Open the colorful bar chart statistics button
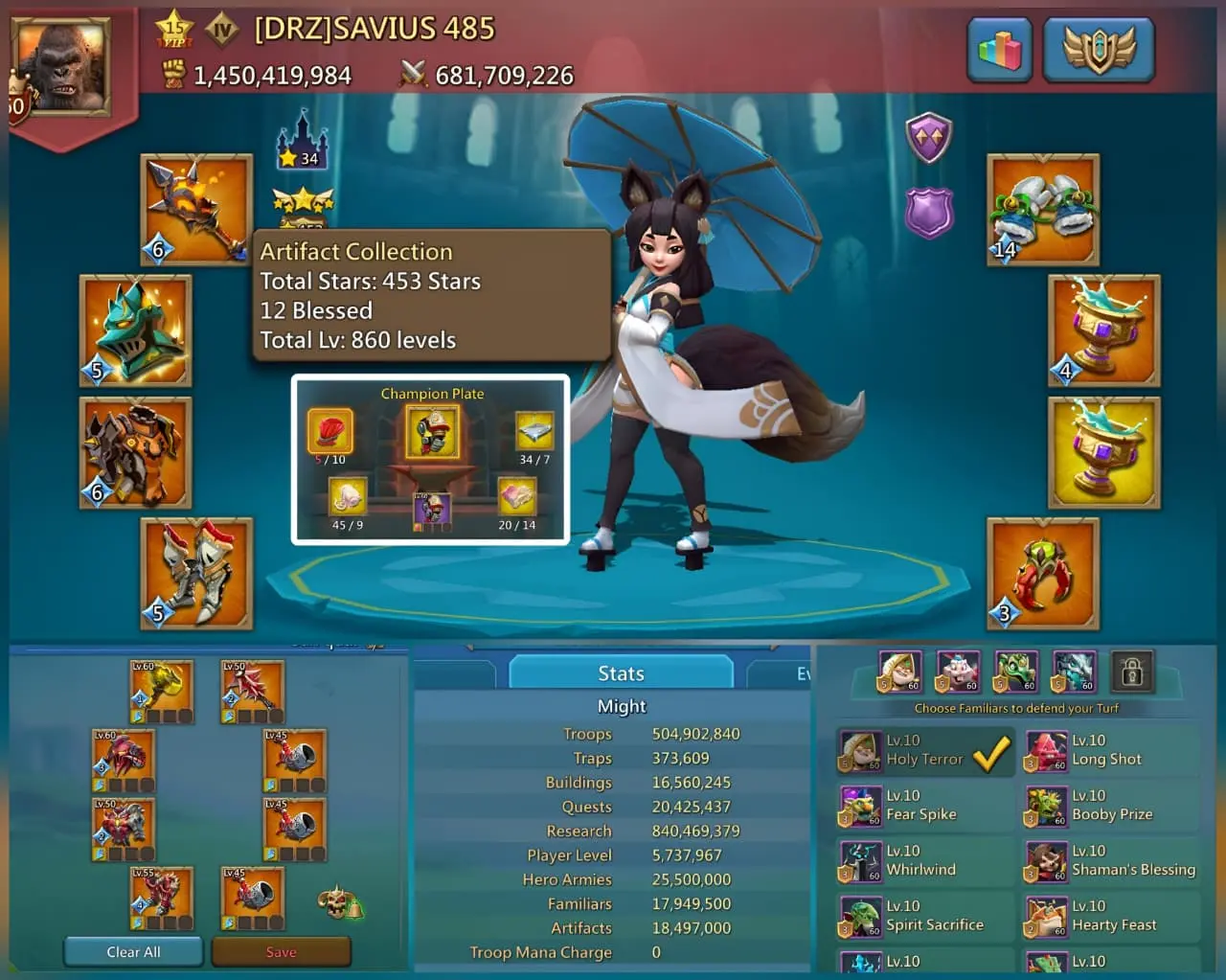1226x980 pixels. point(999,49)
